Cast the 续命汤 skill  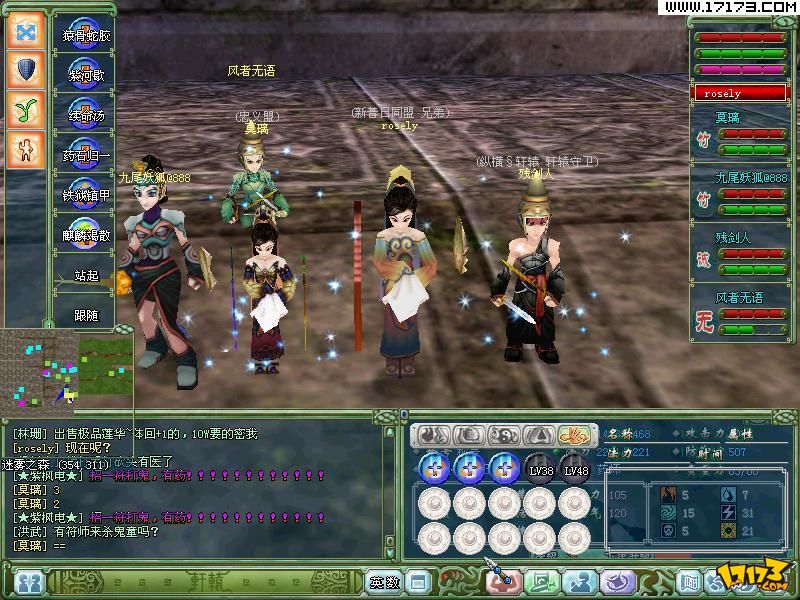pos(86,113)
